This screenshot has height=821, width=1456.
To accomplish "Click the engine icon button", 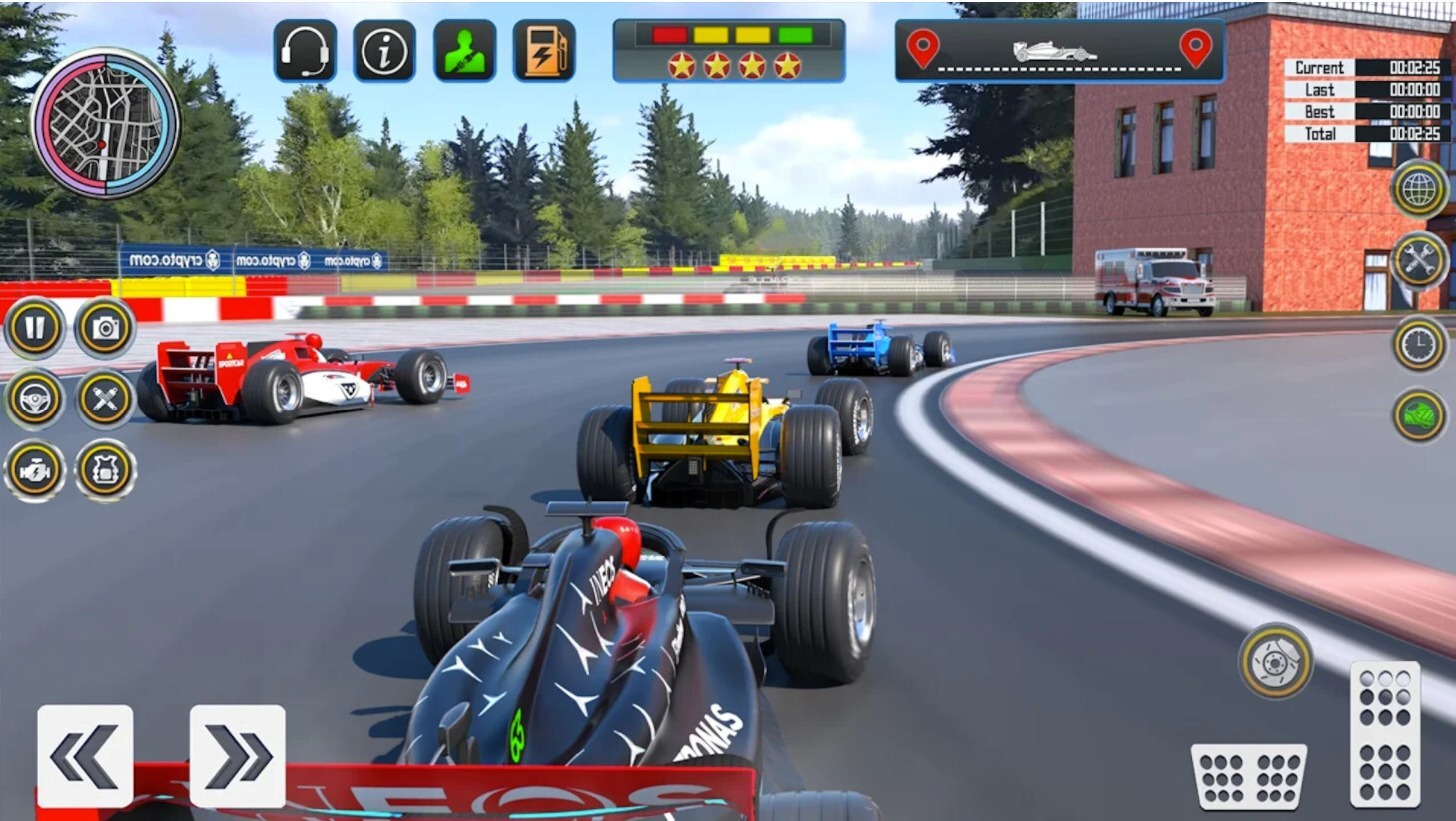I will [x=35, y=470].
